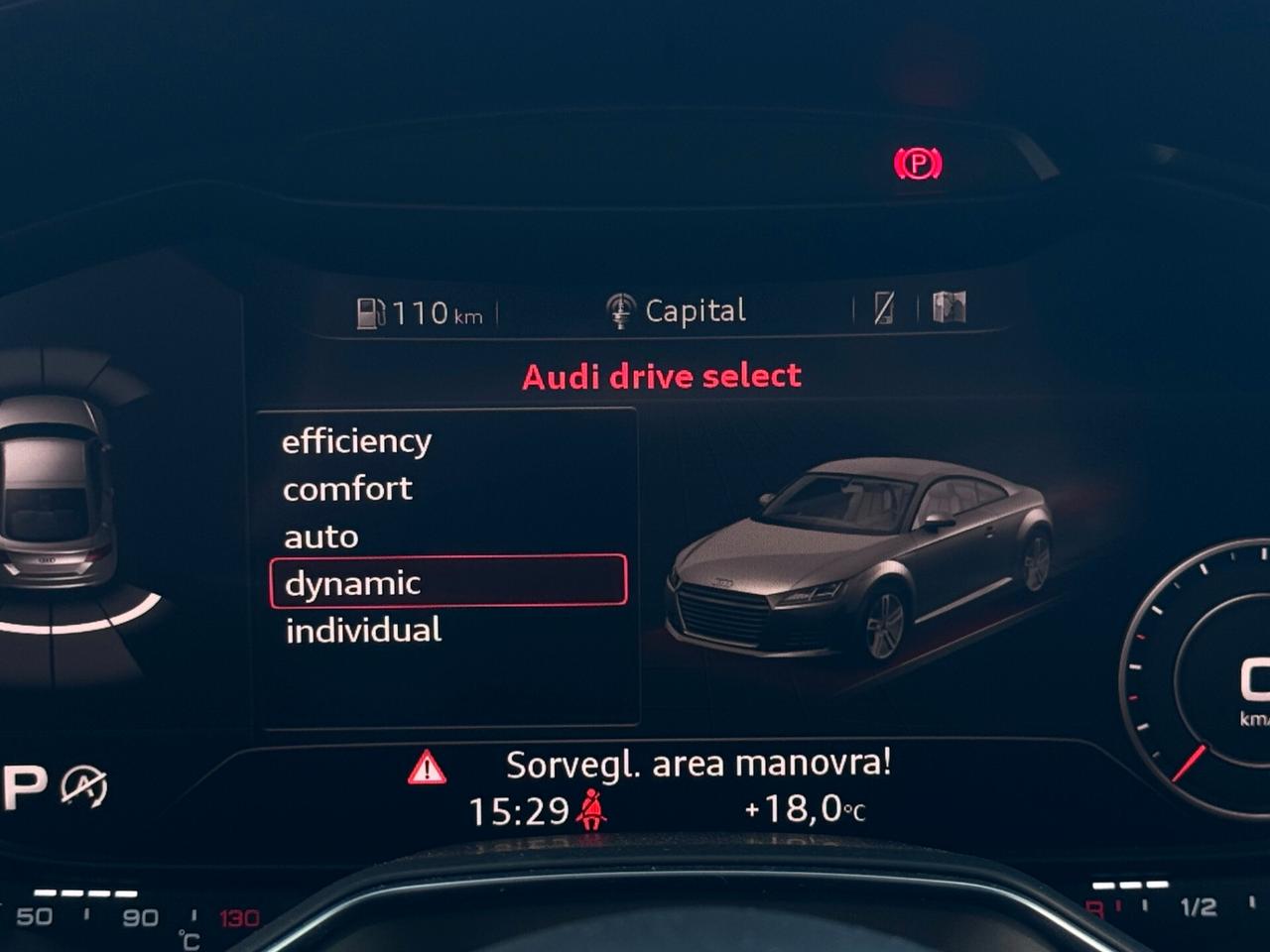Screen dimensions: 1270x952
Task: Click the phone disconnected status icon
Action: 883,307
